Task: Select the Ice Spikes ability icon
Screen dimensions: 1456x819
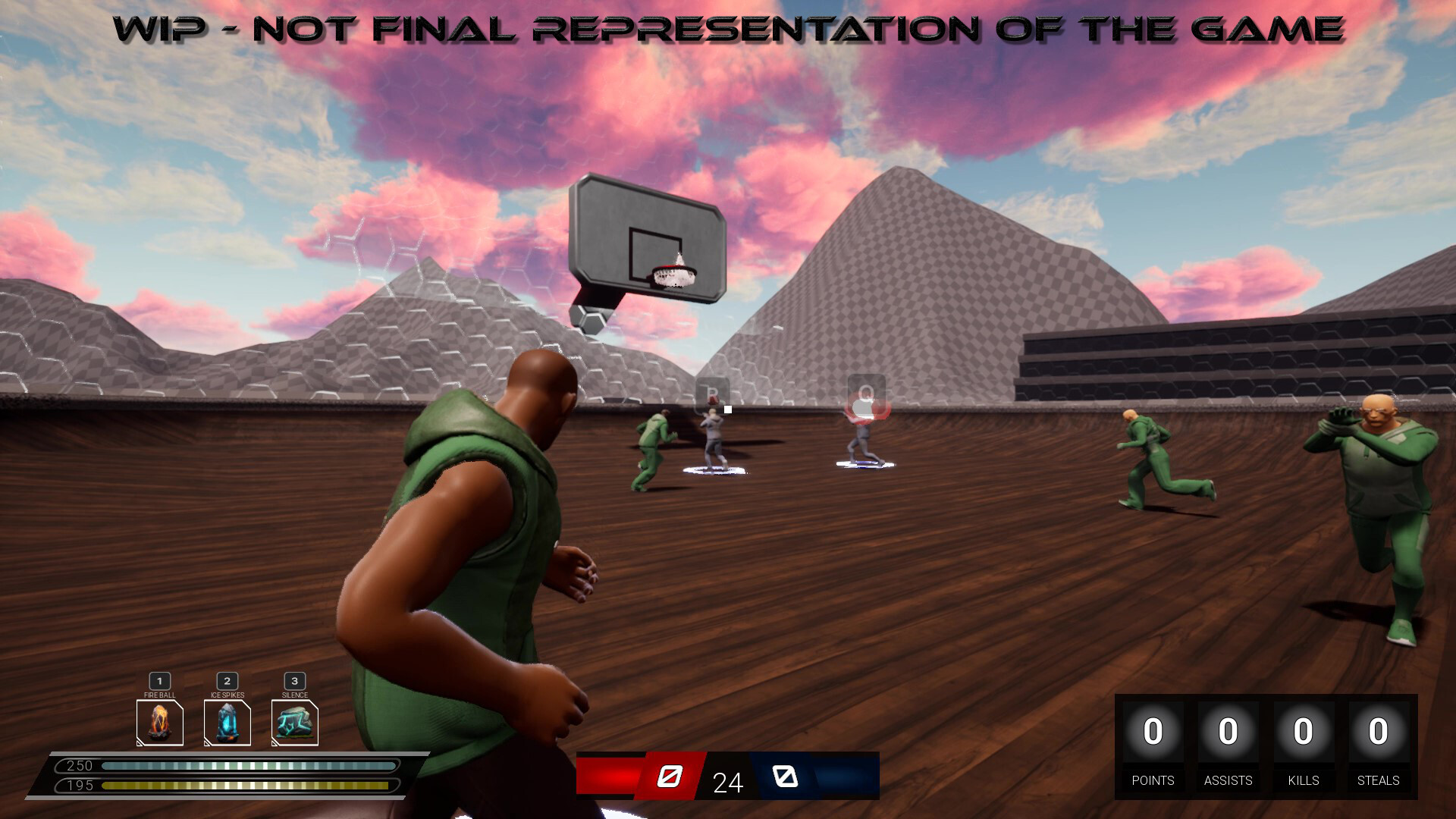Action: [227, 722]
